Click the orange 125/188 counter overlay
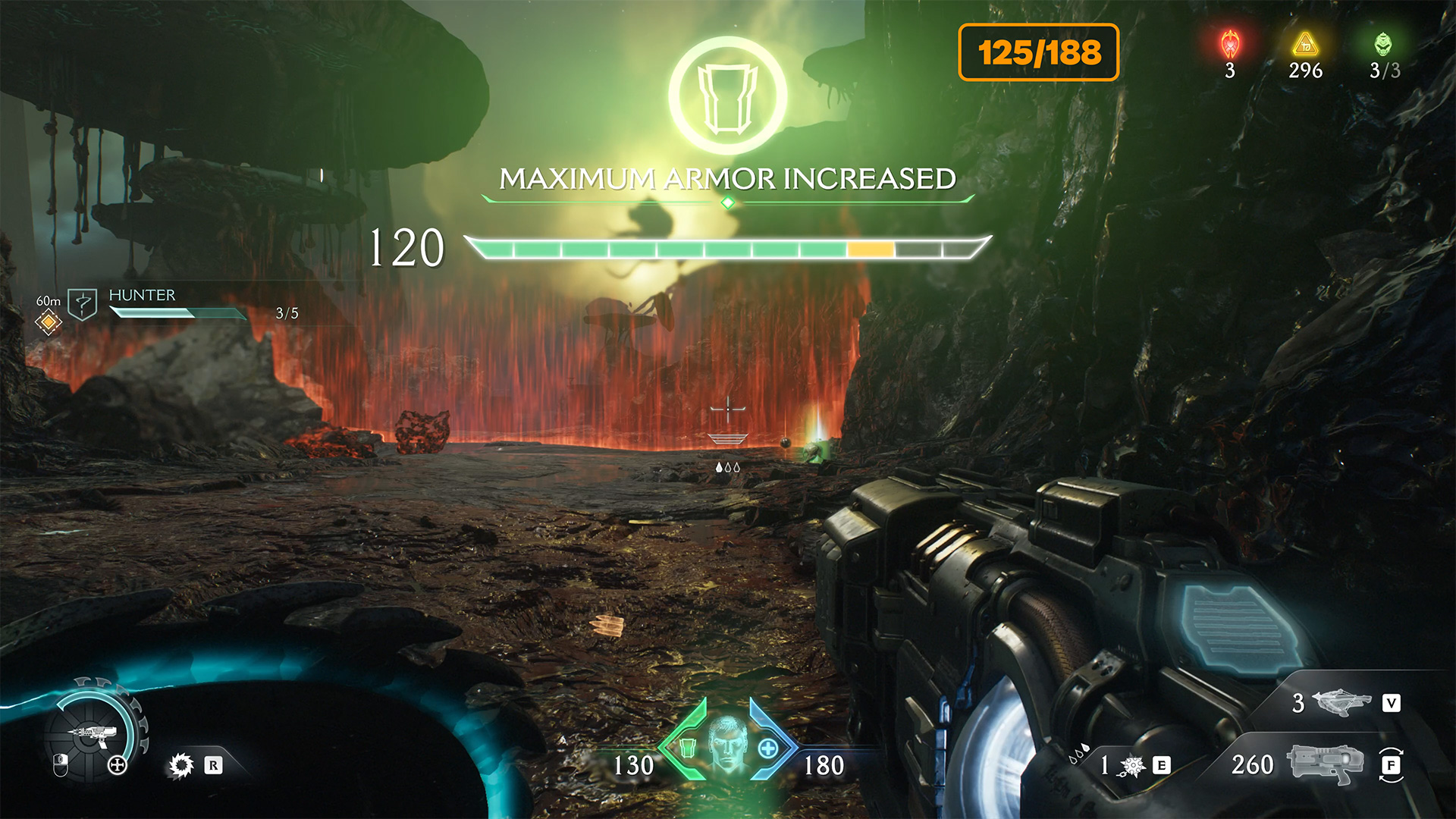The height and width of the screenshot is (819, 1456). [1038, 52]
